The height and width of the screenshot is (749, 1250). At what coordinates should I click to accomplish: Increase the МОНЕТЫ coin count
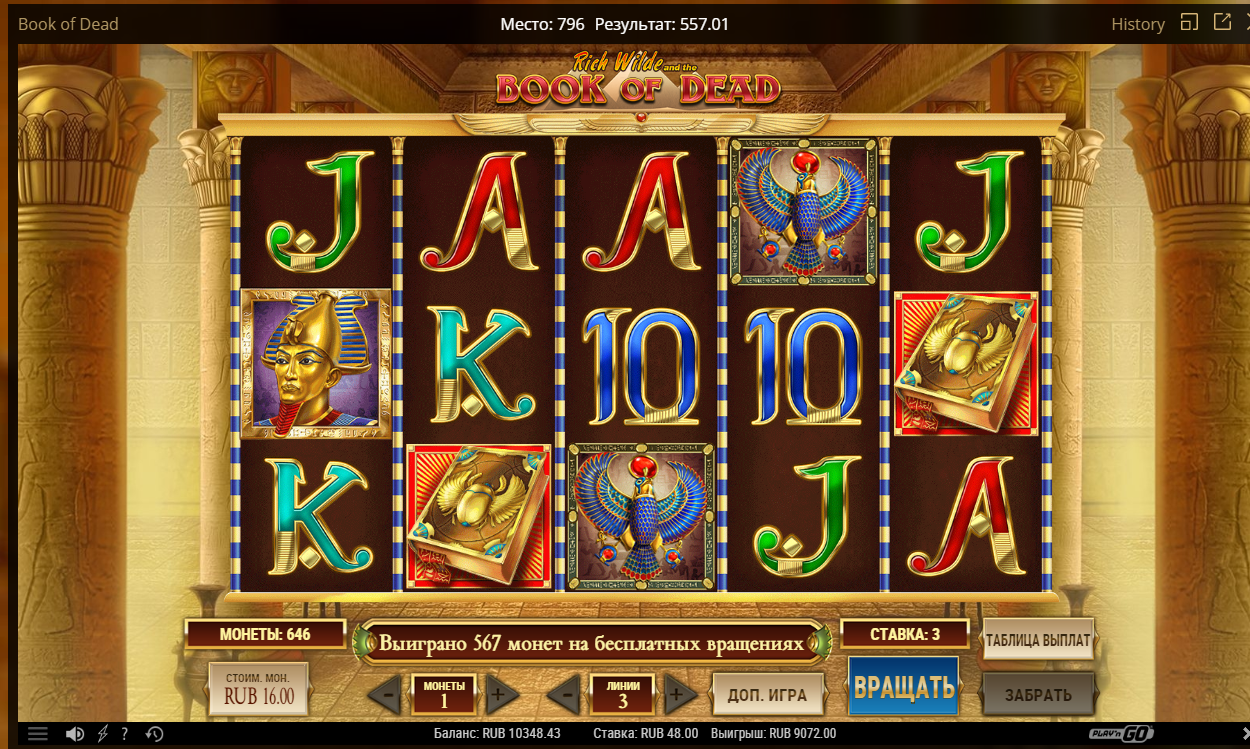tap(502, 693)
